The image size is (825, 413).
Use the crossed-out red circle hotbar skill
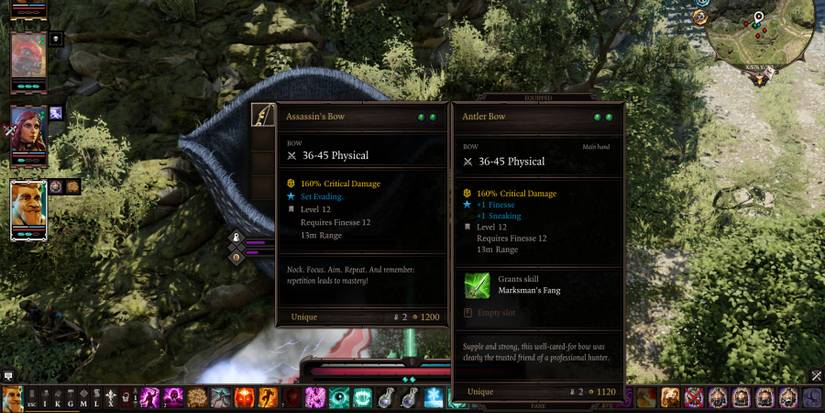tap(693, 398)
